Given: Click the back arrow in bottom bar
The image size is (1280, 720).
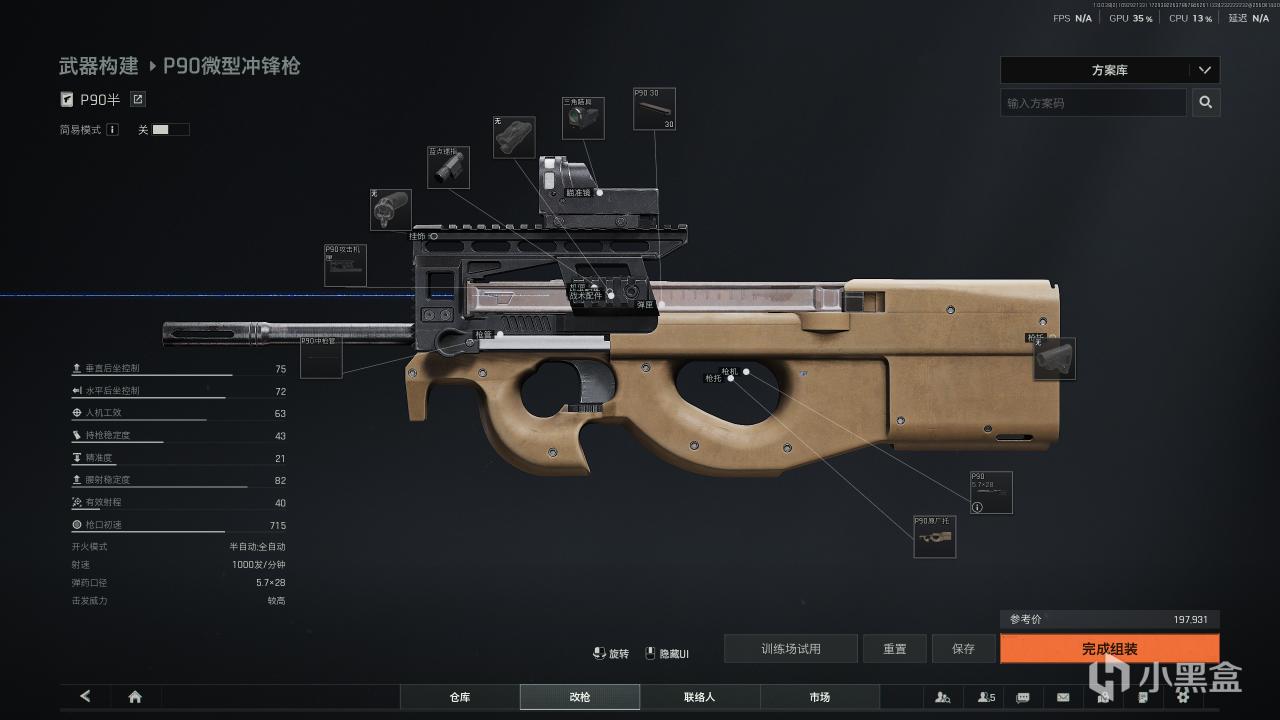Looking at the screenshot, I should 85,697.
